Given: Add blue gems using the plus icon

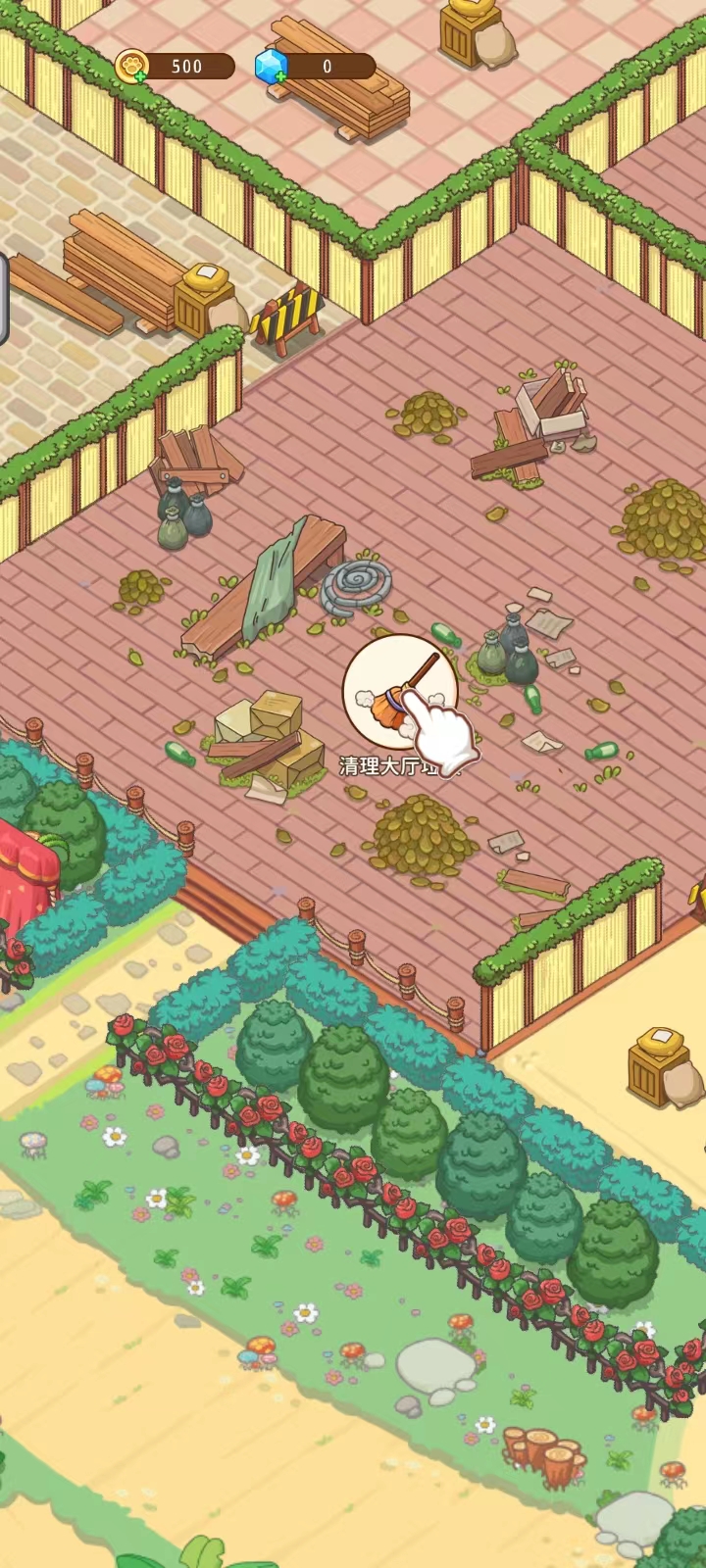Looking at the screenshot, I should coord(281,75).
